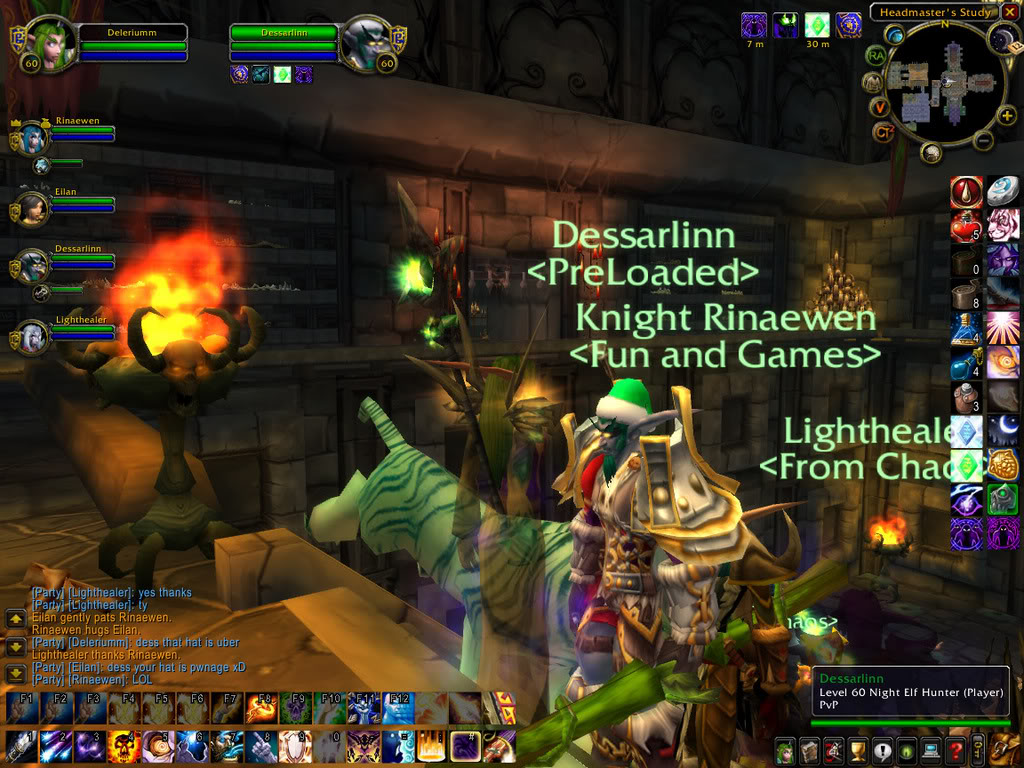The width and height of the screenshot is (1024, 768).
Task: Select Eilan's party portrait
Action: tap(32, 208)
